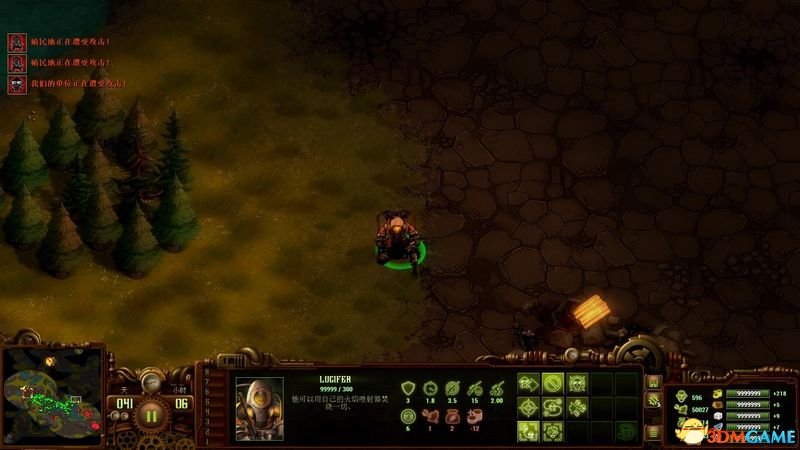This screenshot has width=800, height=450.
Task: Open the unit-under-attack alert with gas mask icon
Action: coord(16,85)
